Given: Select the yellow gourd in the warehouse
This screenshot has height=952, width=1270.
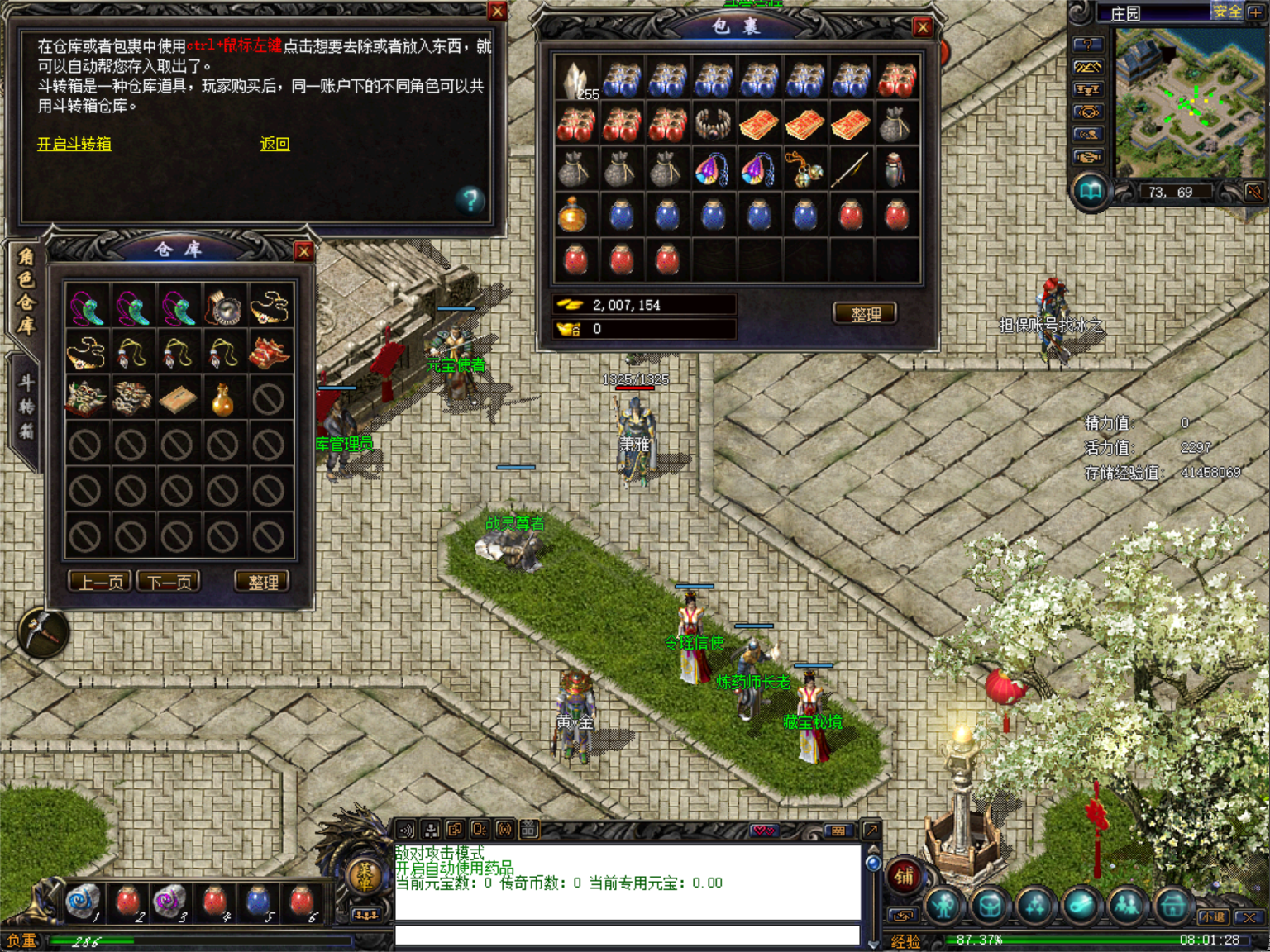Looking at the screenshot, I should click(222, 399).
